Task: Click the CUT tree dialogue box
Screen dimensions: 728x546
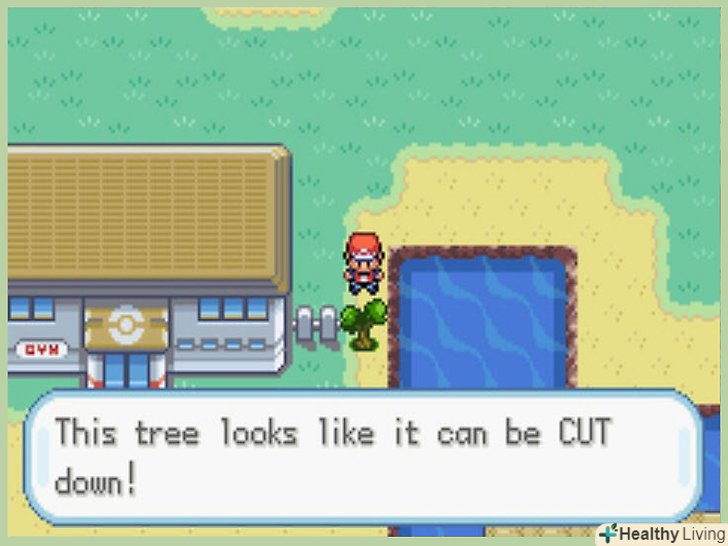Action: point(362,456)
